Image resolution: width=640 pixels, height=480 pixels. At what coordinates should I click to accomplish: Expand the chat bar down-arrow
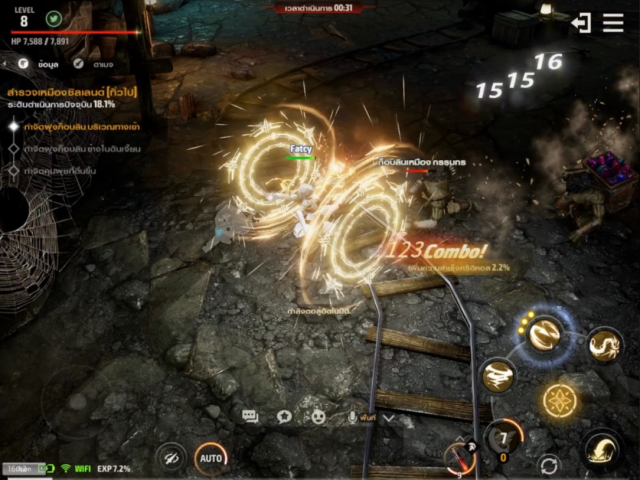coord(389,418)
